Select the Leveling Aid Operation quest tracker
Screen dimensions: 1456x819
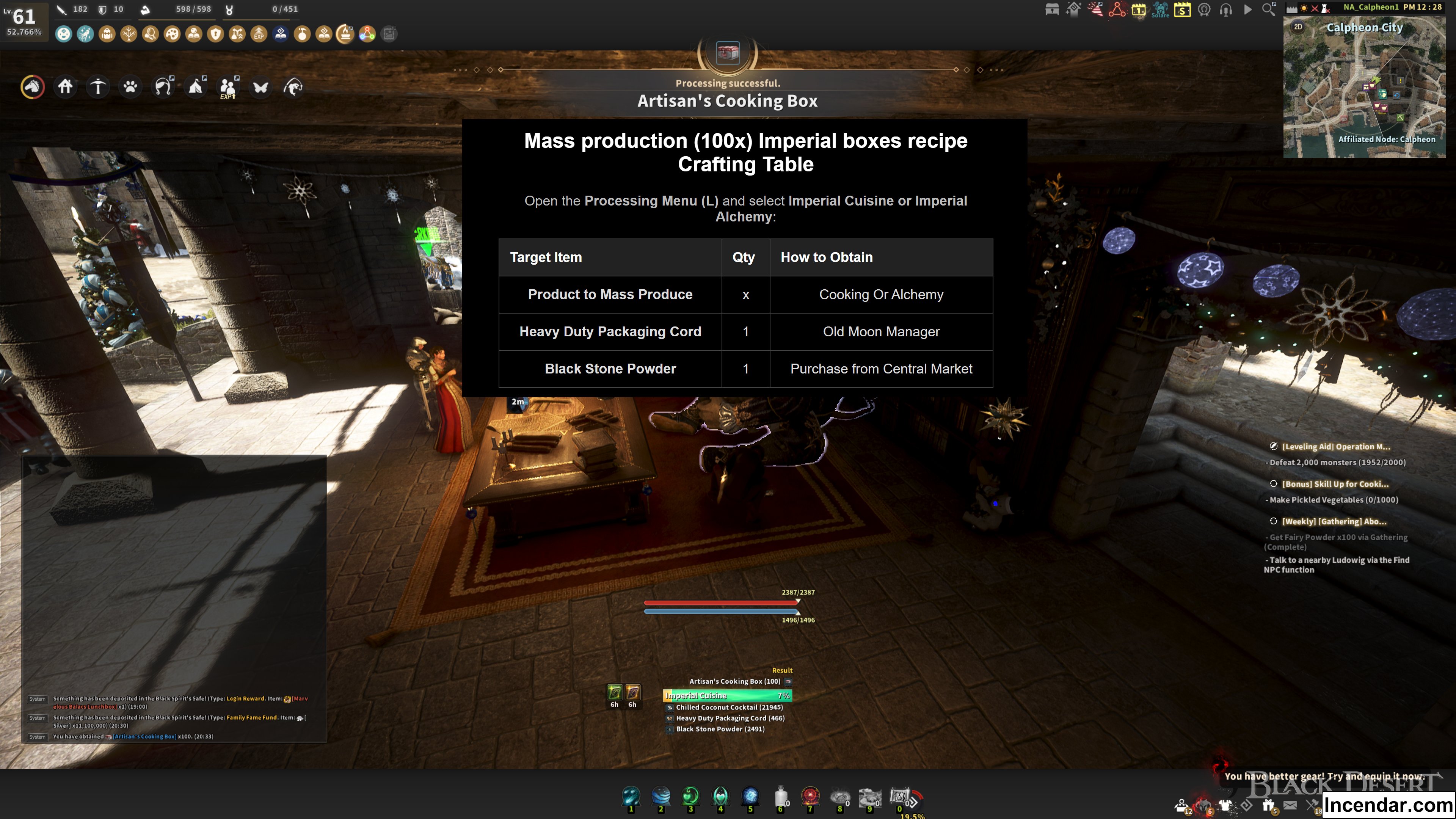tap(1335, 447)
